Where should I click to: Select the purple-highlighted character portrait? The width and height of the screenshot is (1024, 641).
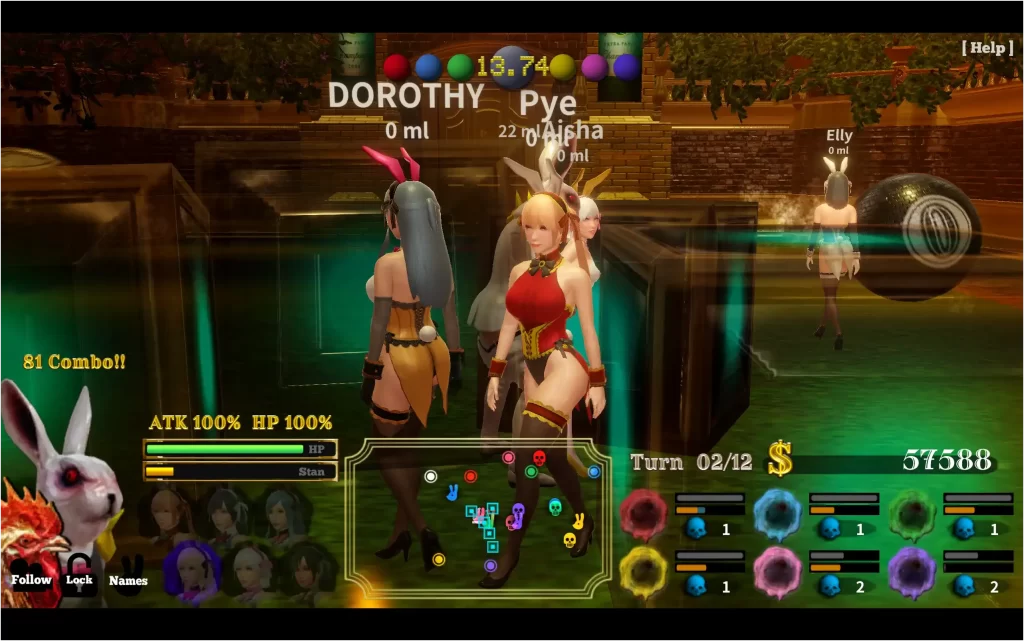(x=191, y=571)
